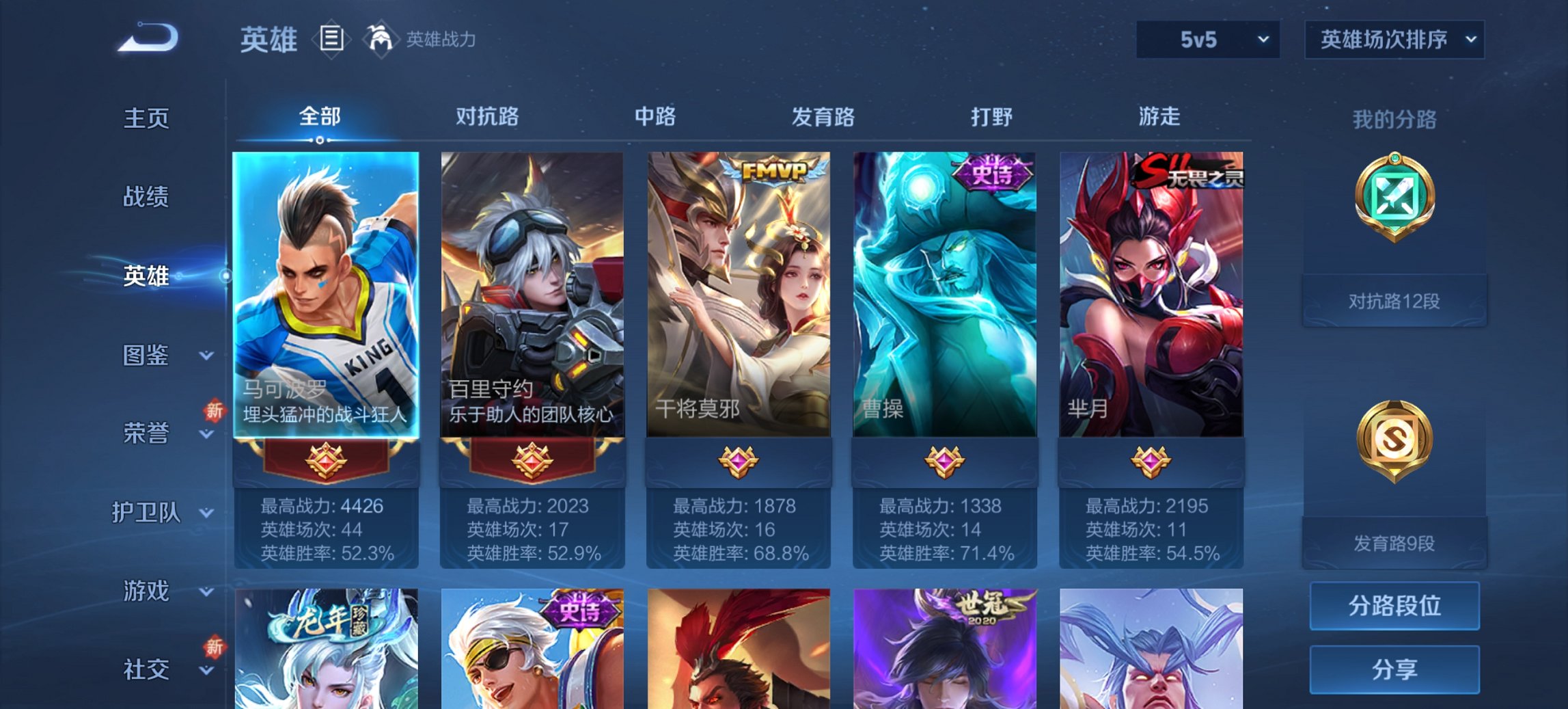Open the 英雄战力 hero power icon

click(x=381, y=39)
